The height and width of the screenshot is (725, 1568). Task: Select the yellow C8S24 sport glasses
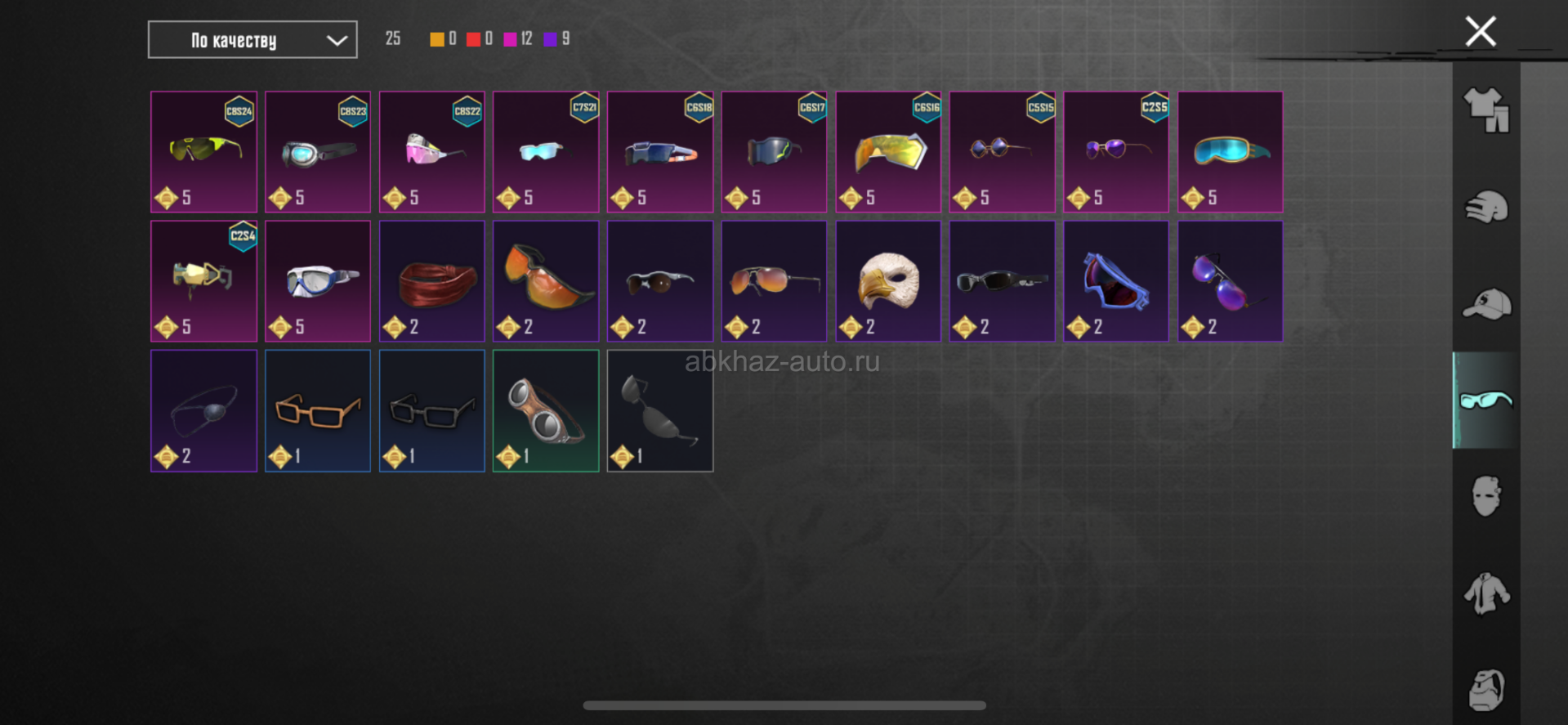[x=203, y=152]
